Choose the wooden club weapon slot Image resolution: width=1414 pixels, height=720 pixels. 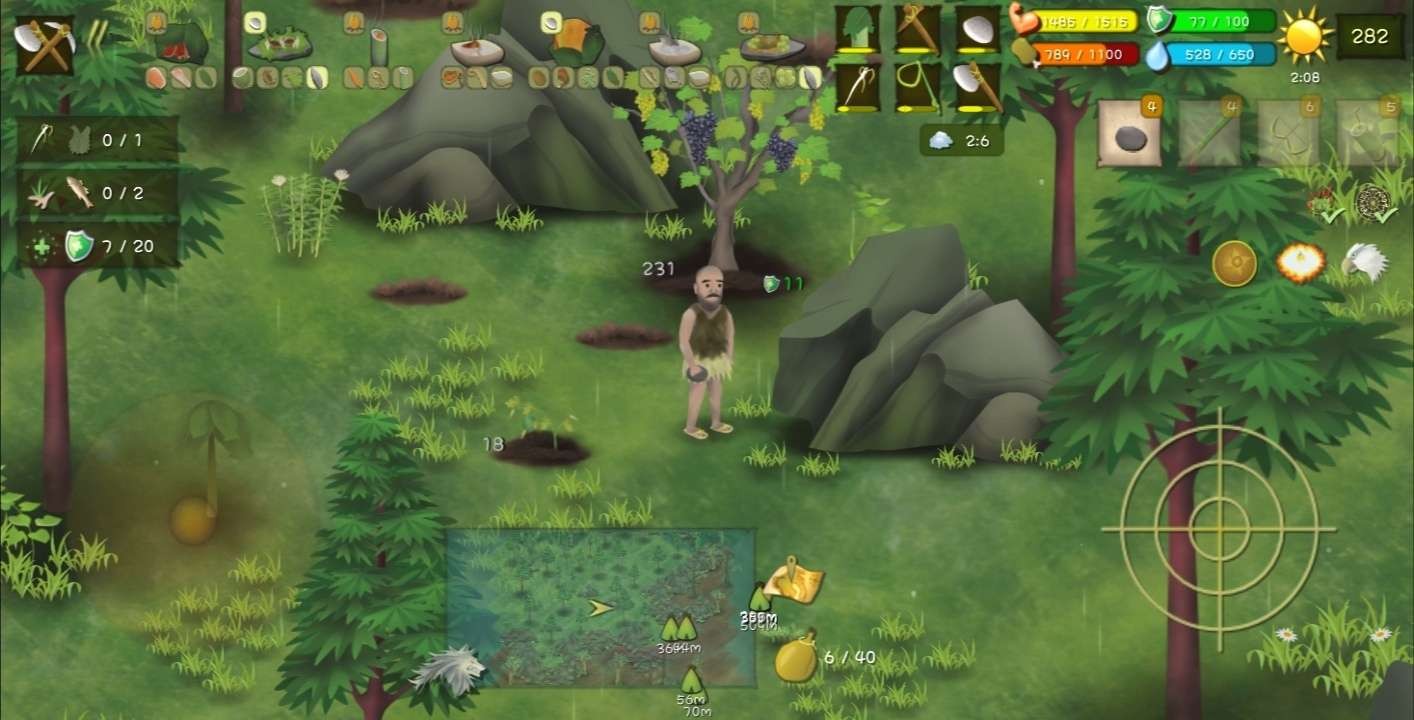click(917, 29)
